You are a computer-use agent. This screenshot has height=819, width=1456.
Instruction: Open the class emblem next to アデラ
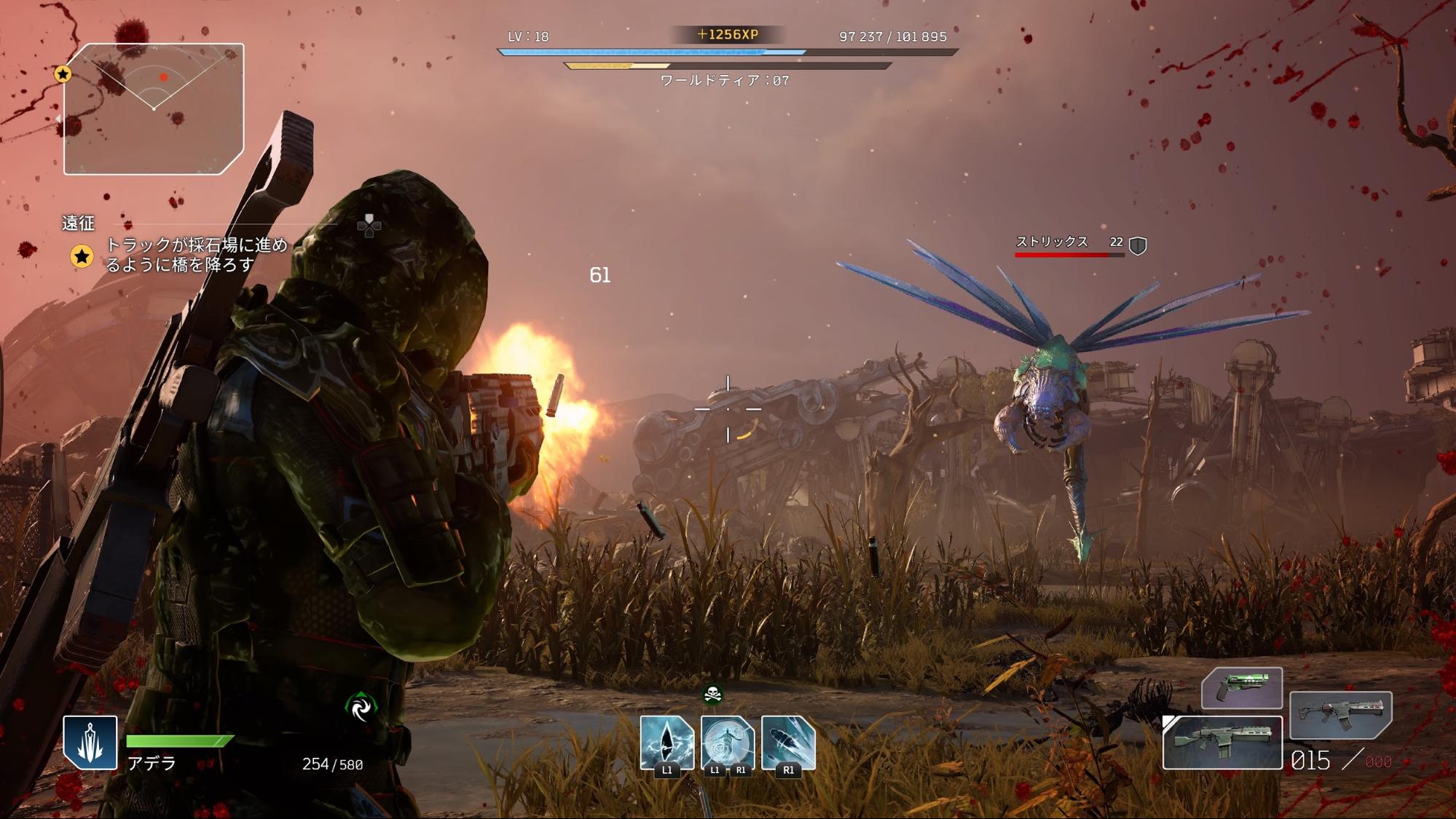(x=90, y=743)
